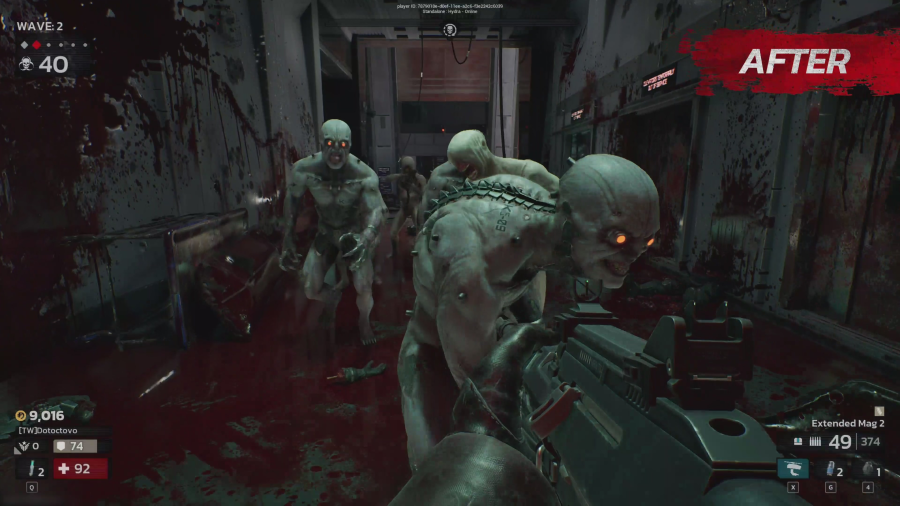Click the skull objective marker at top

click(x=450, y=30)
